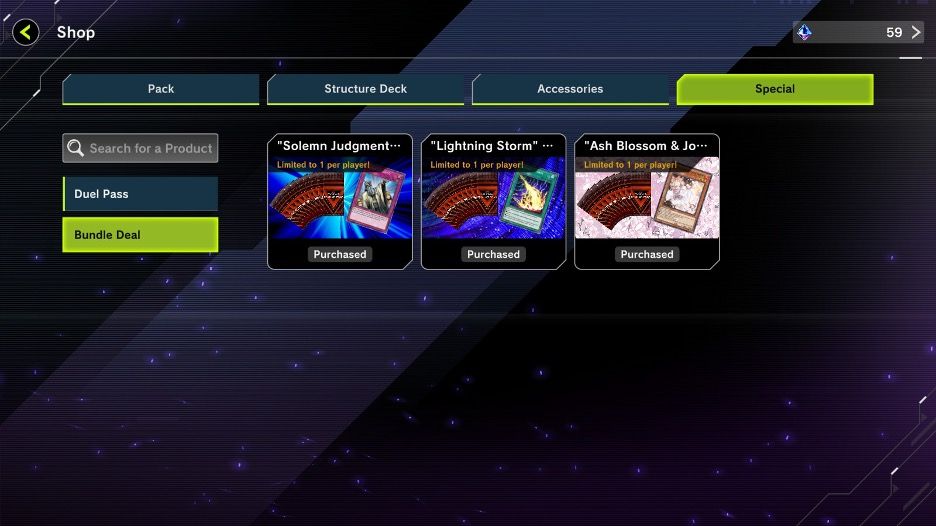Open the Duel Pass category
This screenshot has width=936, height=526.
click(x=140, y=194)
